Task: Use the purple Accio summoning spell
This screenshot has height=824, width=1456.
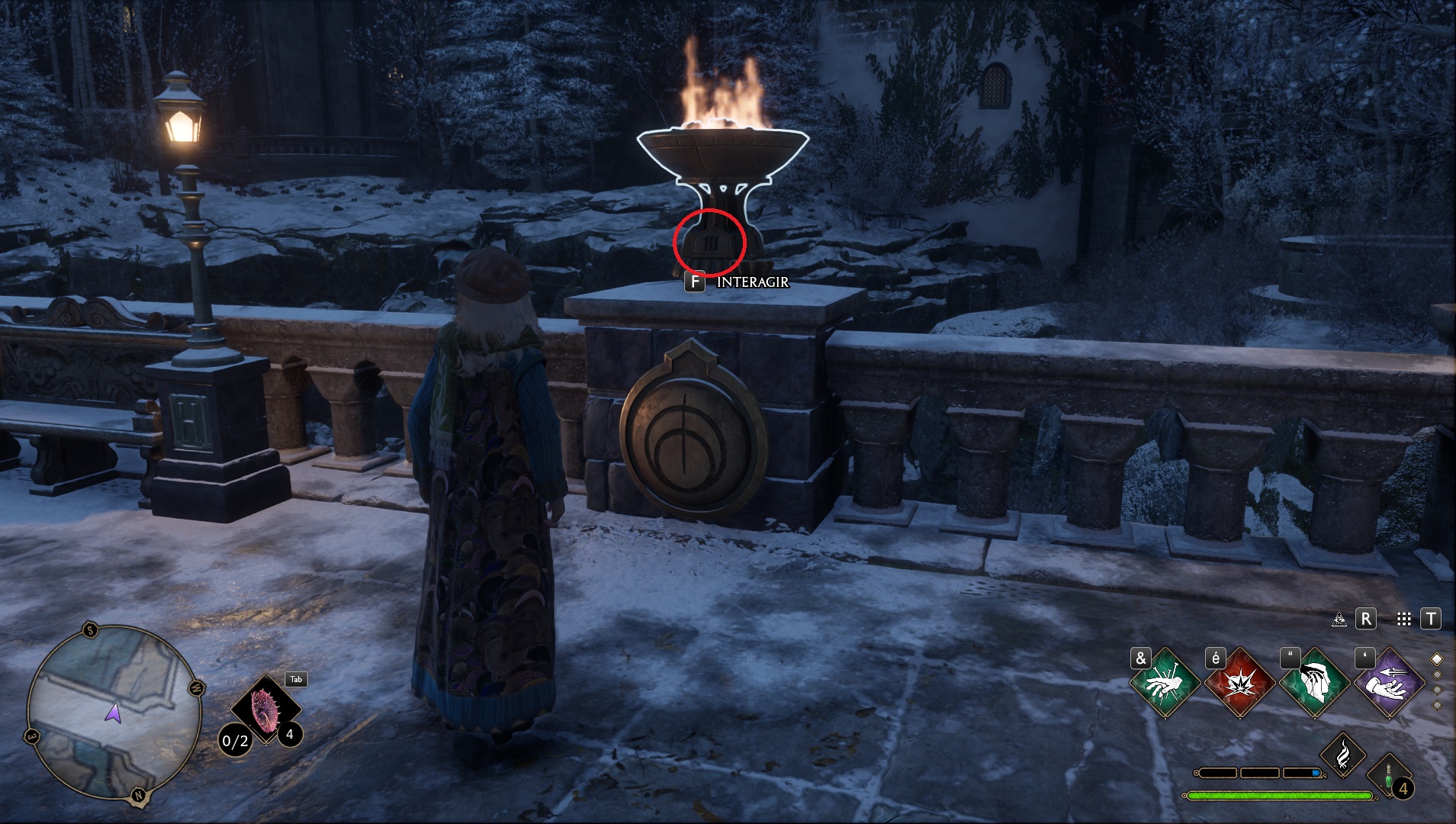Action: (1389, 683)
